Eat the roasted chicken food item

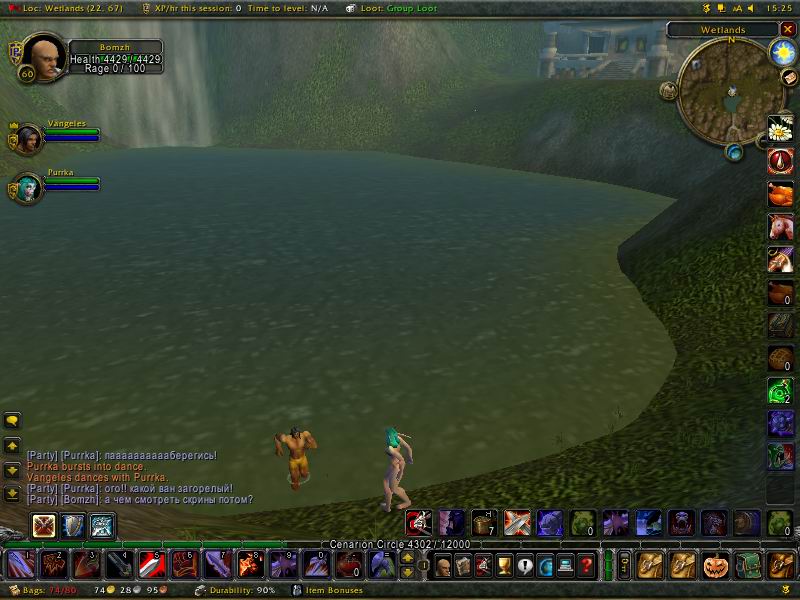[x=780, y=194]
